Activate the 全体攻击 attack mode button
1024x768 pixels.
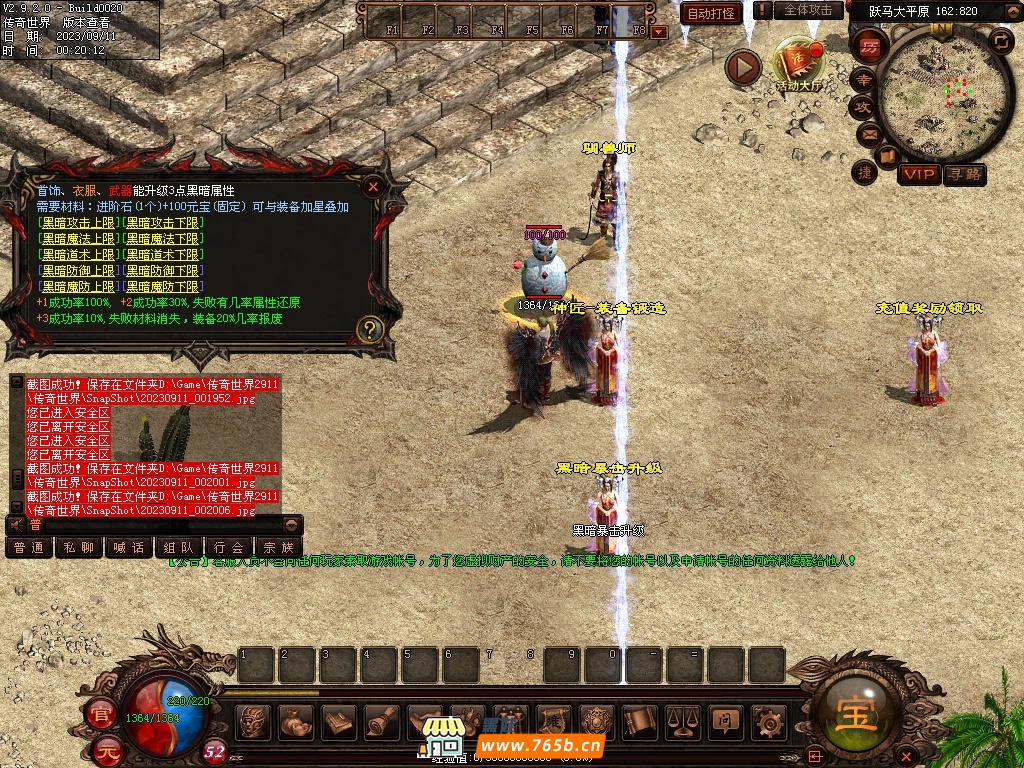tap(808, 10)
